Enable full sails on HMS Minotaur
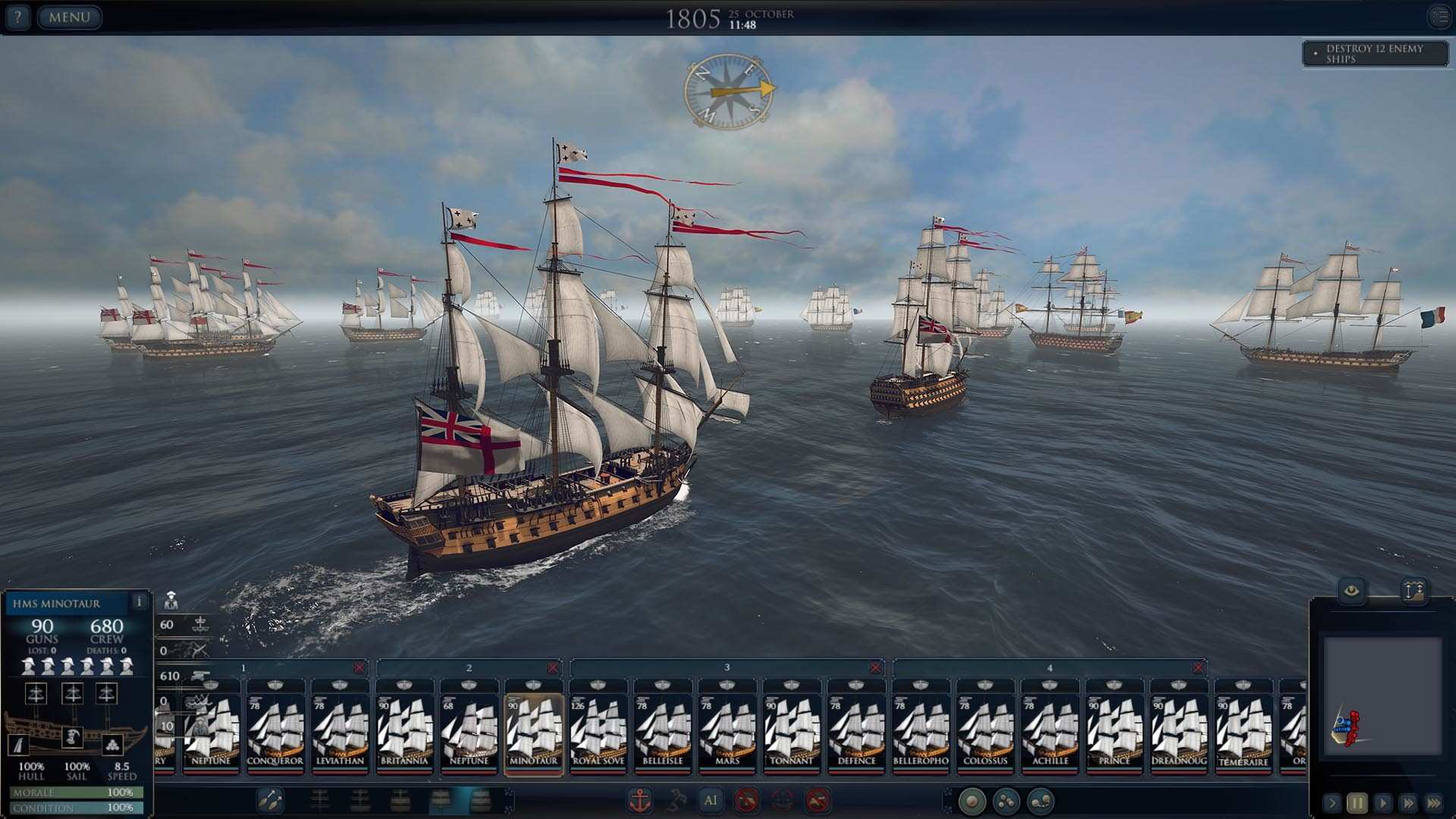The height and width of the screenshot is (819, 1456). click(x=480, y=800)
